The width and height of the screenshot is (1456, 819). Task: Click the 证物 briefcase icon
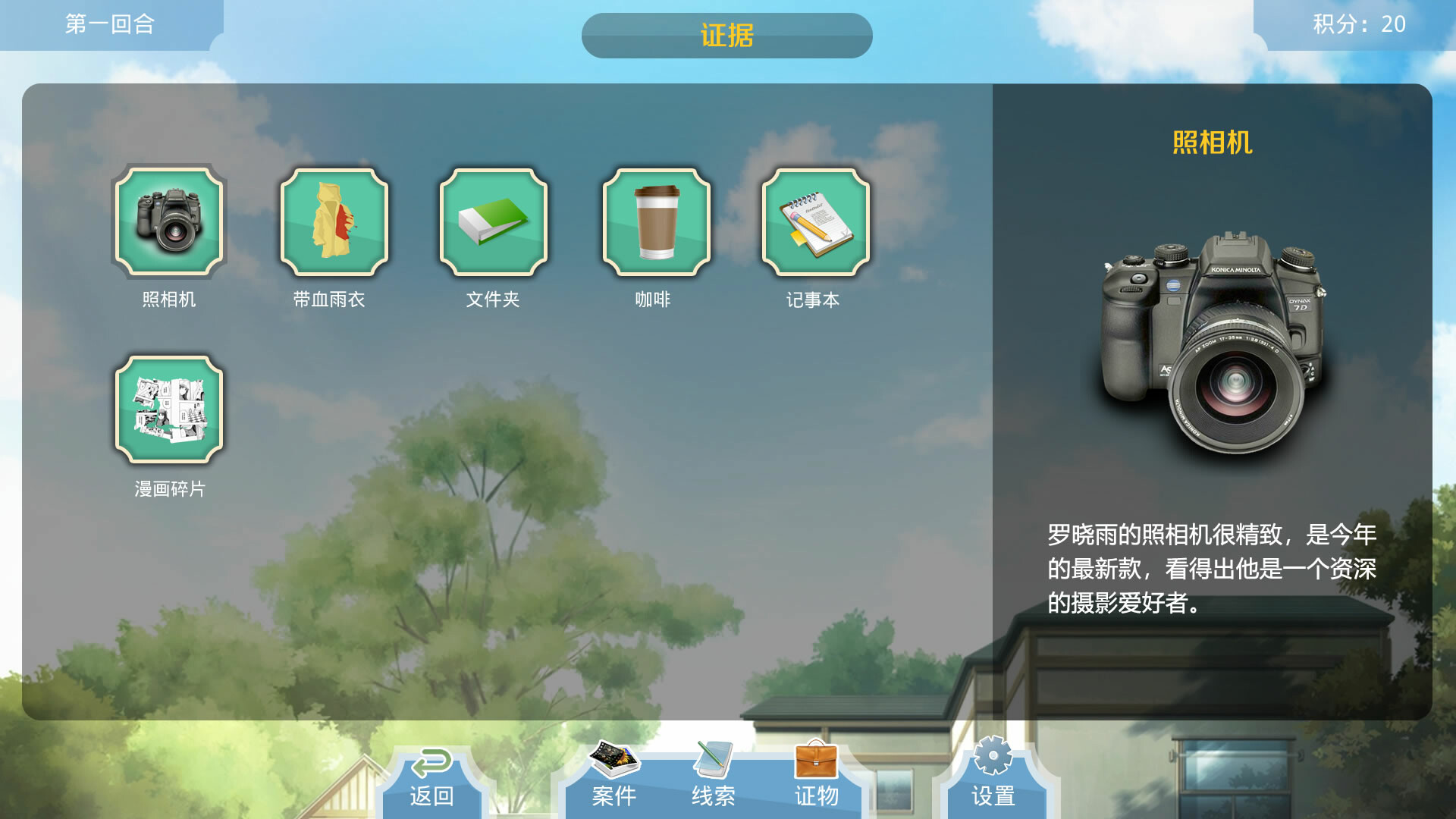tap(817, 758)
